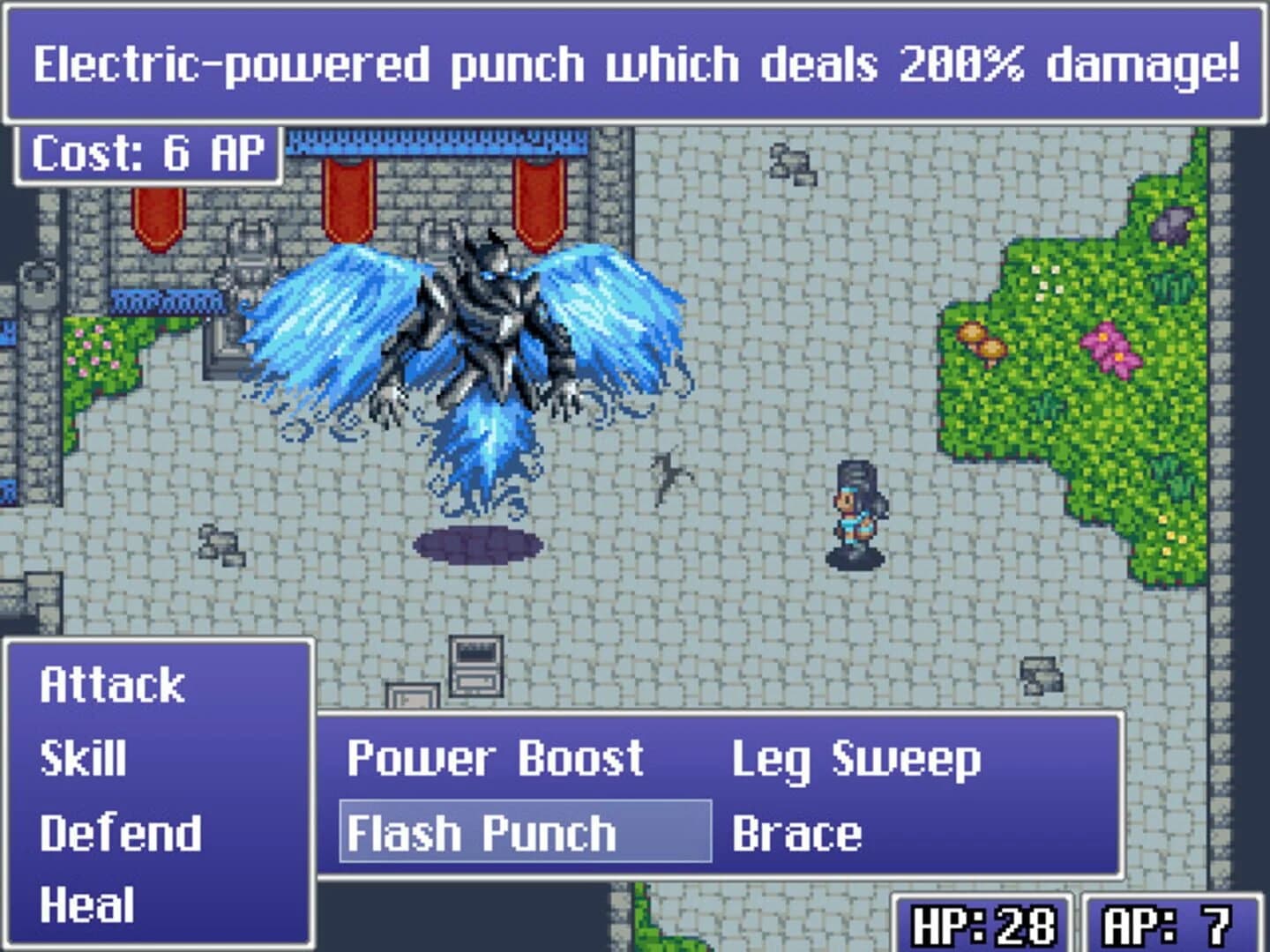Select the Power Boost skill
Viewport: 1270px width, 952px height.
494,756
